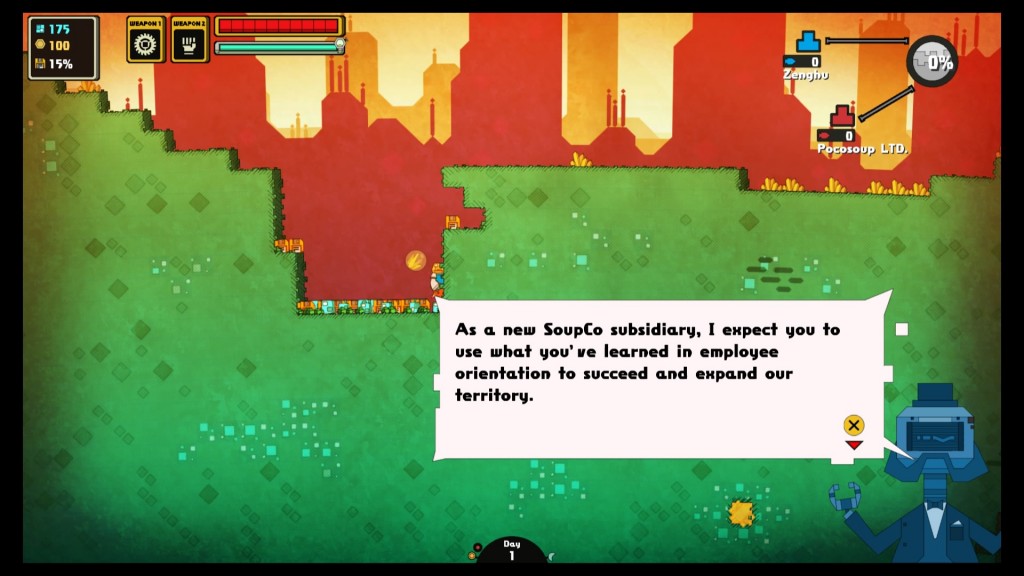Click the red Pocosoup LTD. factory icon
This screenshot has height=576, width=1024.
coord(842,115)
